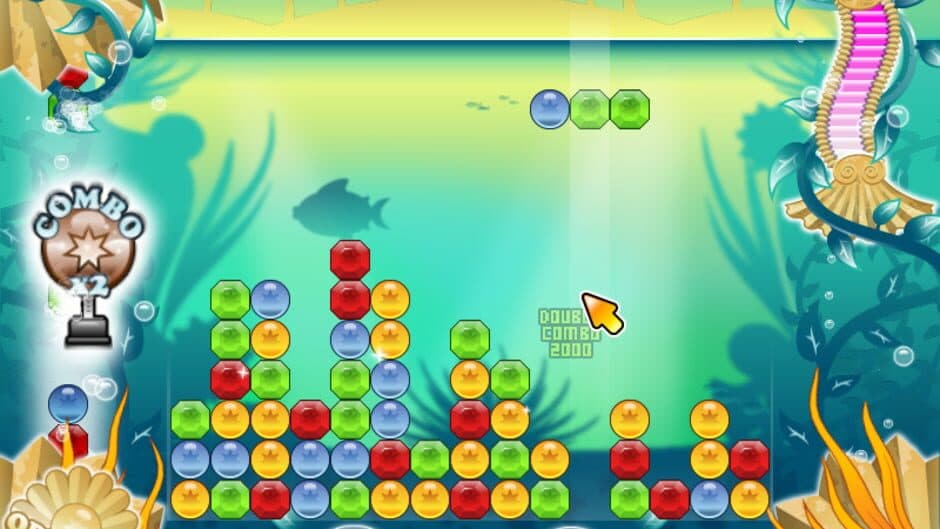Select the red gem in the next-piece preview
940x529 pixels.
pos(68,439)
